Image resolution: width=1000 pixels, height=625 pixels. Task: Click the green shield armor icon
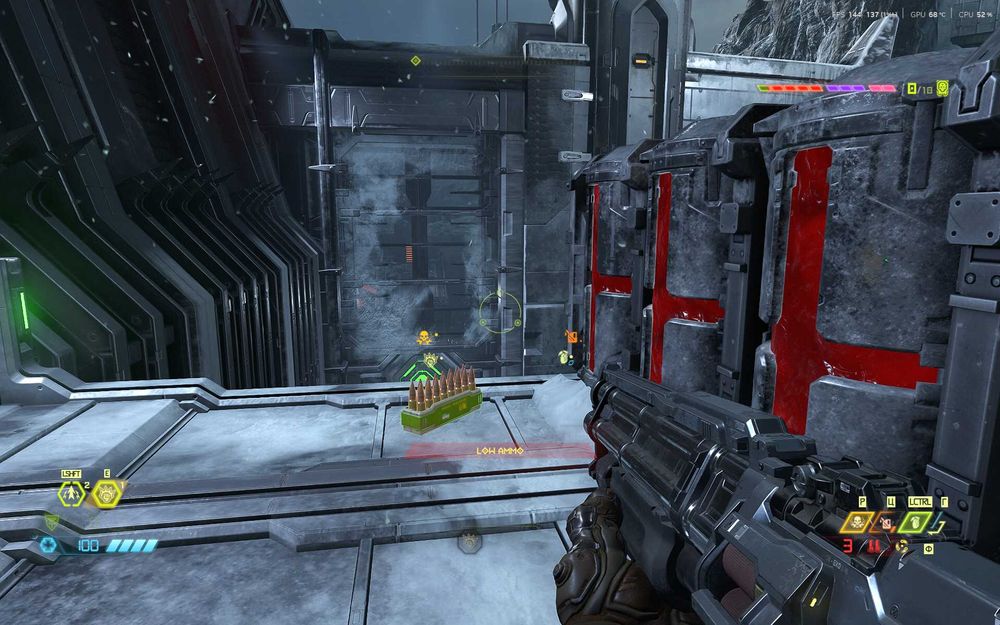tap(51, 521)
